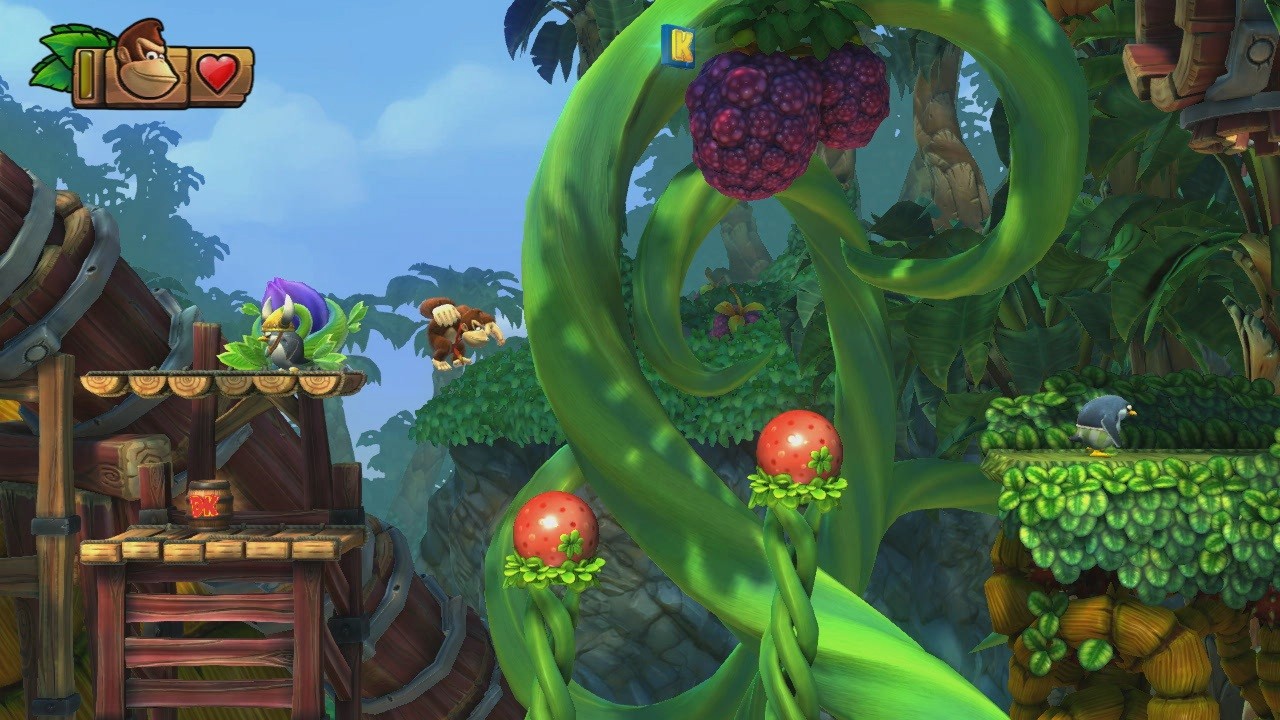This screenshot has height=720, width=1280.
Task: Click the palm tree silhouette behind Donkey Kong
Action: (x=430, y=280)
